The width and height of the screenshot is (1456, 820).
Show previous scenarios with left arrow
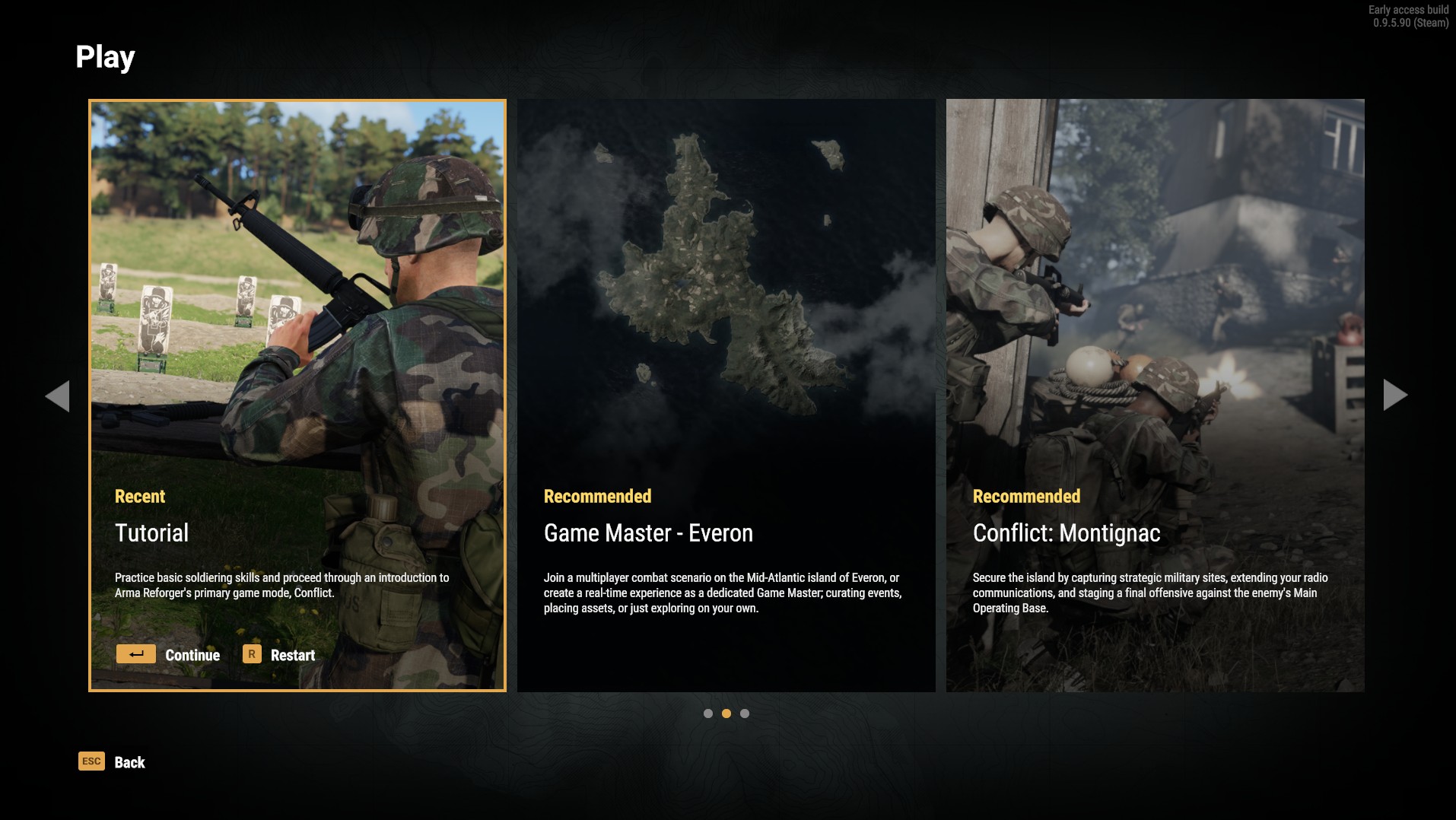(x=58, y=396)
